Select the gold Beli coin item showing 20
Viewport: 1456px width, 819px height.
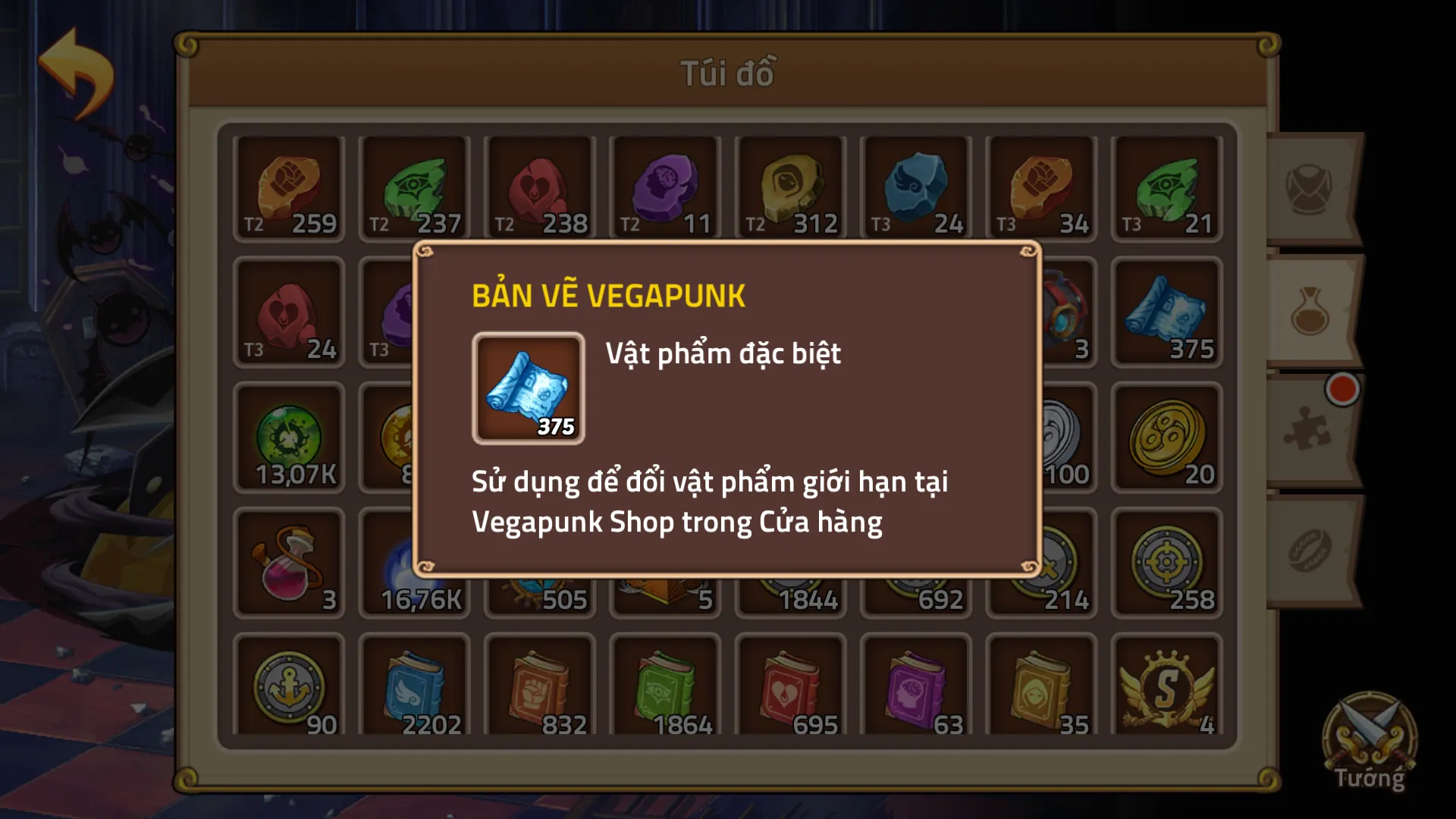tap(1168, 436)
